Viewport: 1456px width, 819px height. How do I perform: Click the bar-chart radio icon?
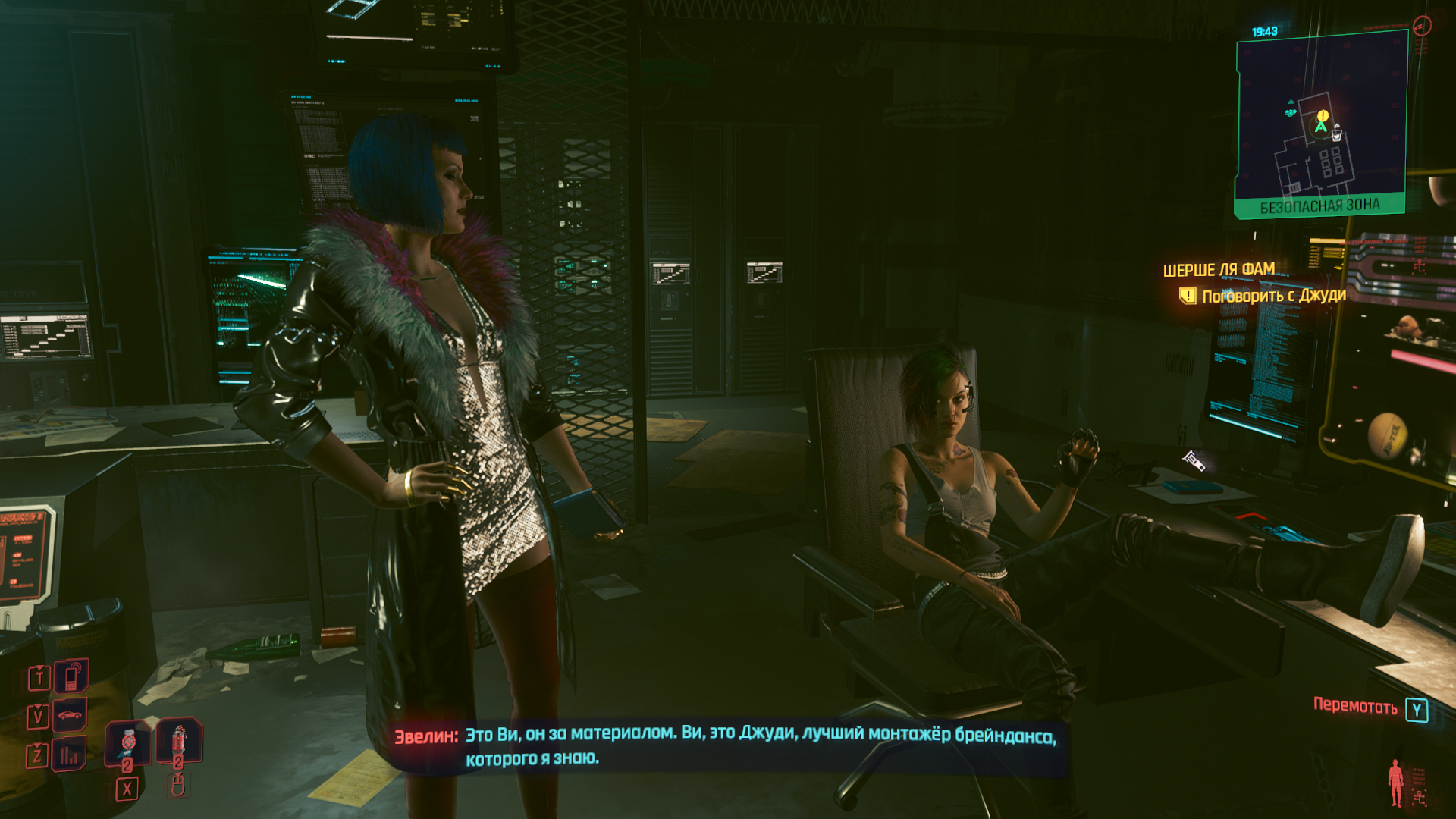[70, 755]
